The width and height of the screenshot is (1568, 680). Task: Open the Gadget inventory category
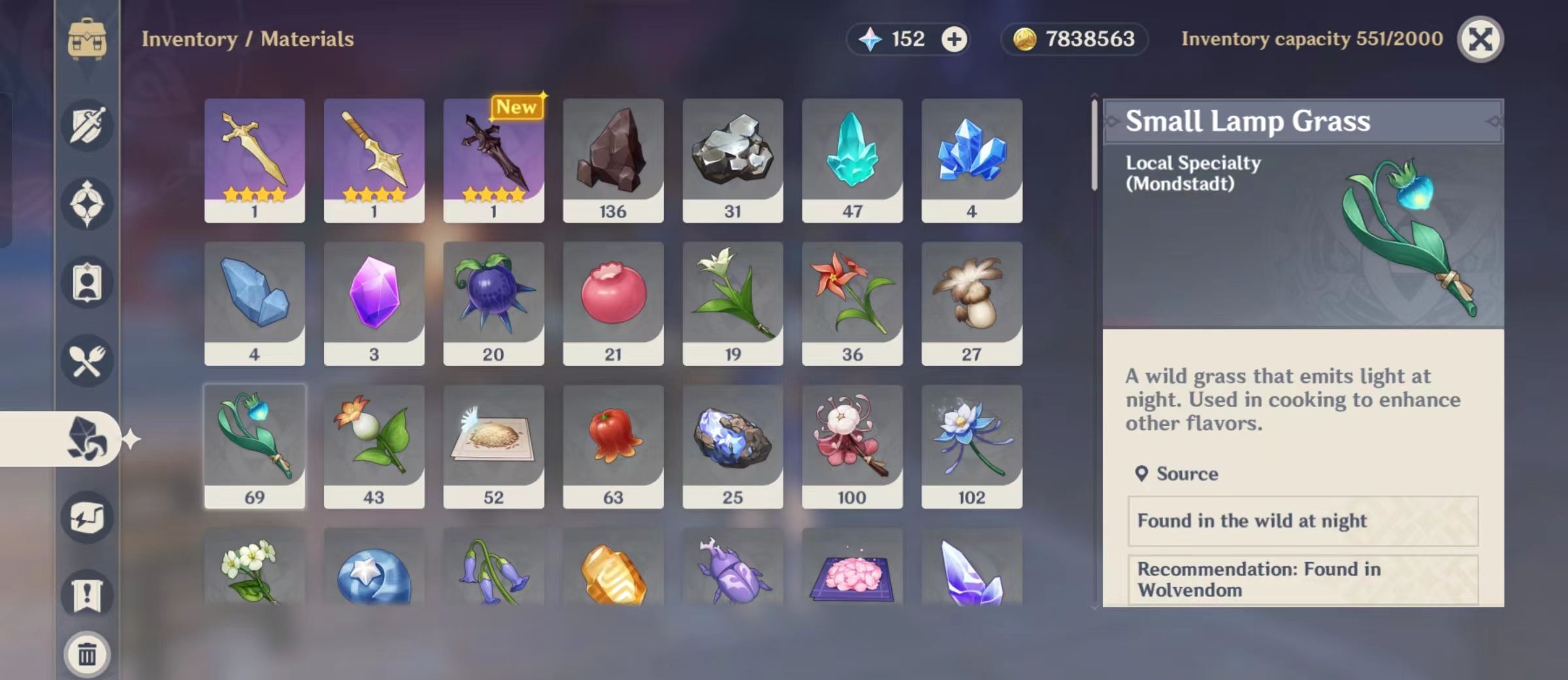point(86,516)
